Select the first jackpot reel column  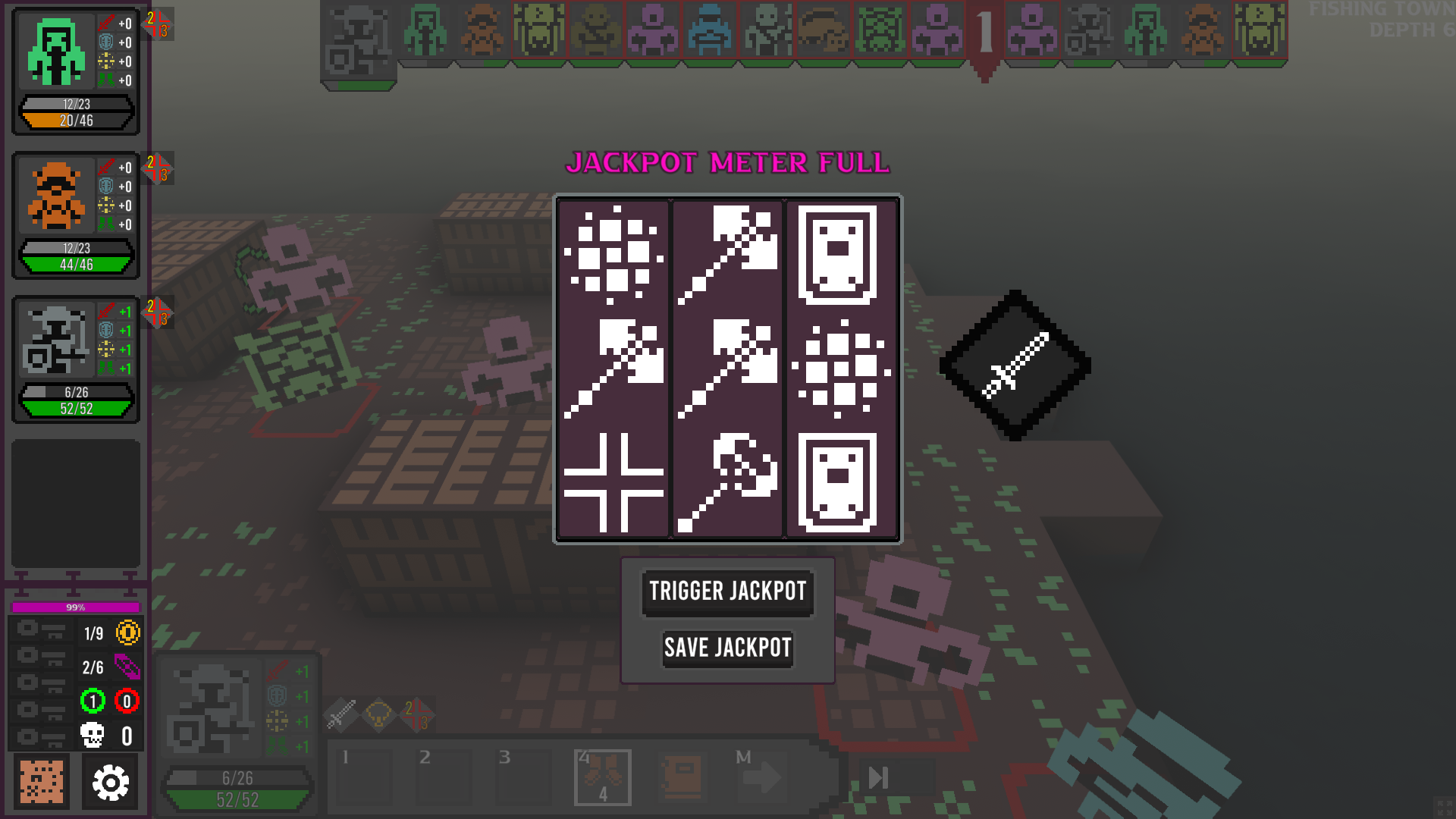[x=613, y=368]
